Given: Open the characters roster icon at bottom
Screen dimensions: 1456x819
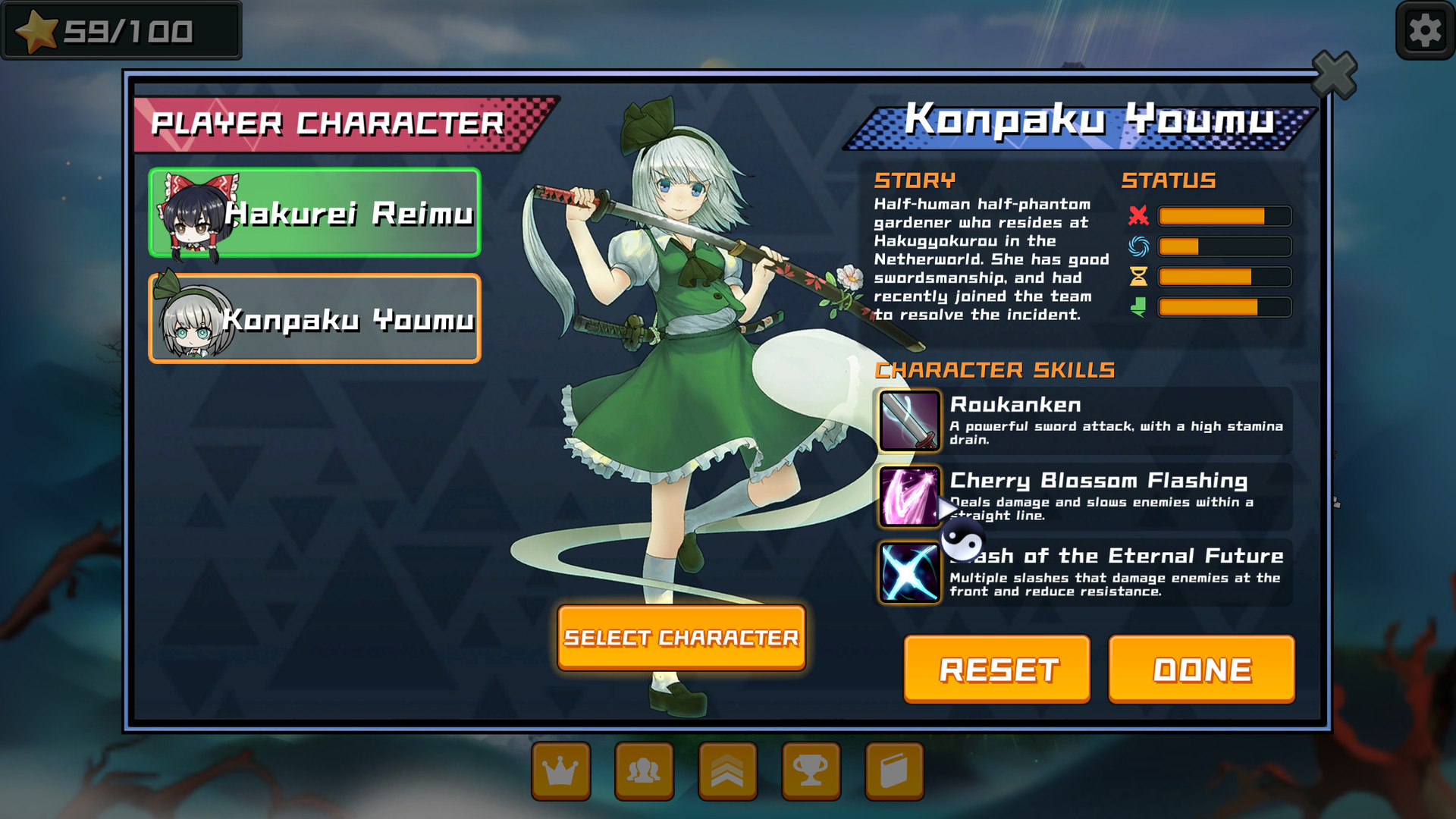Looking at the screenshot, I should pyautogui.click(x=645, y=770).
